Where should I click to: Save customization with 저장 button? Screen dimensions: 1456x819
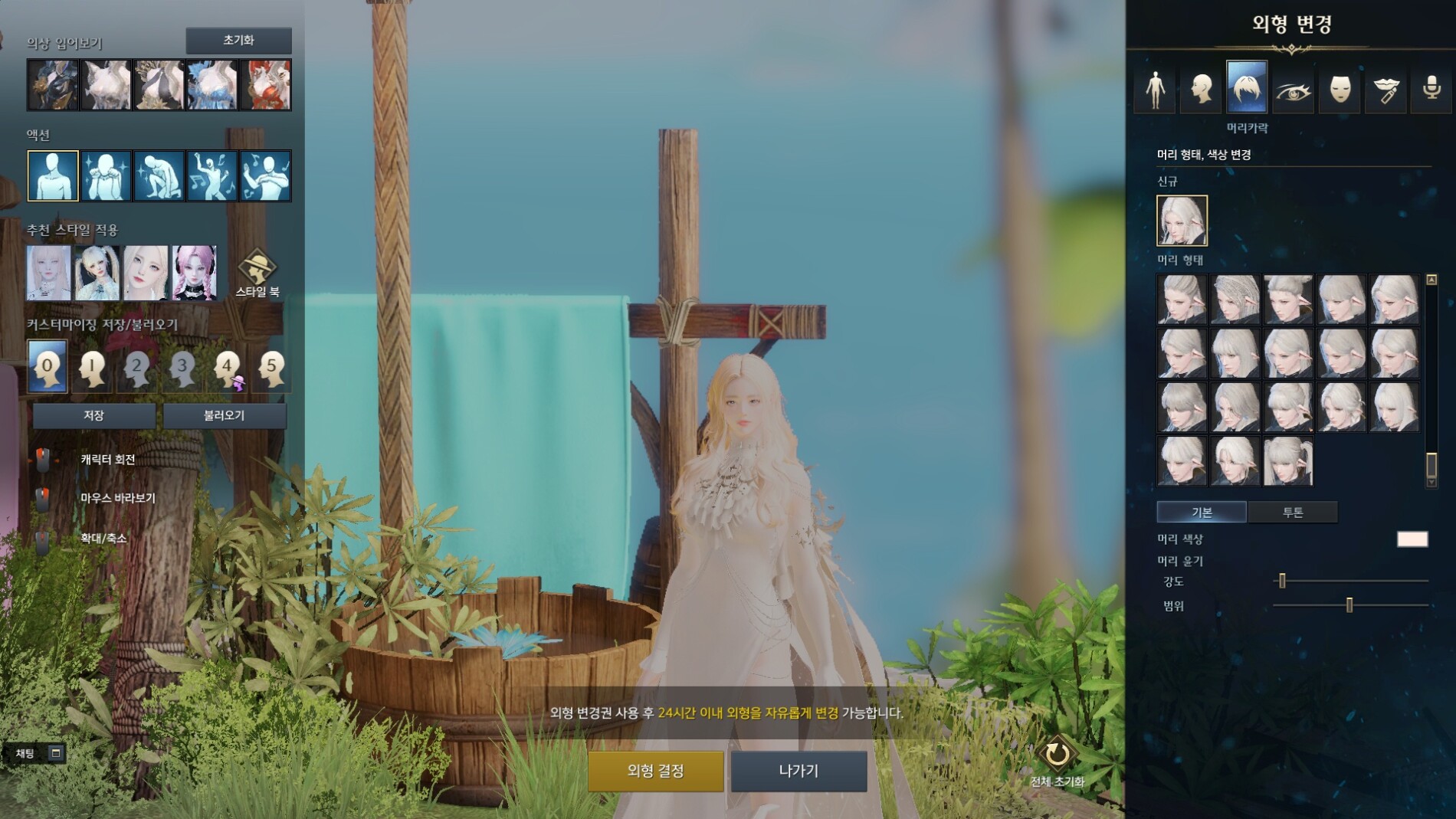pos(93,415)
